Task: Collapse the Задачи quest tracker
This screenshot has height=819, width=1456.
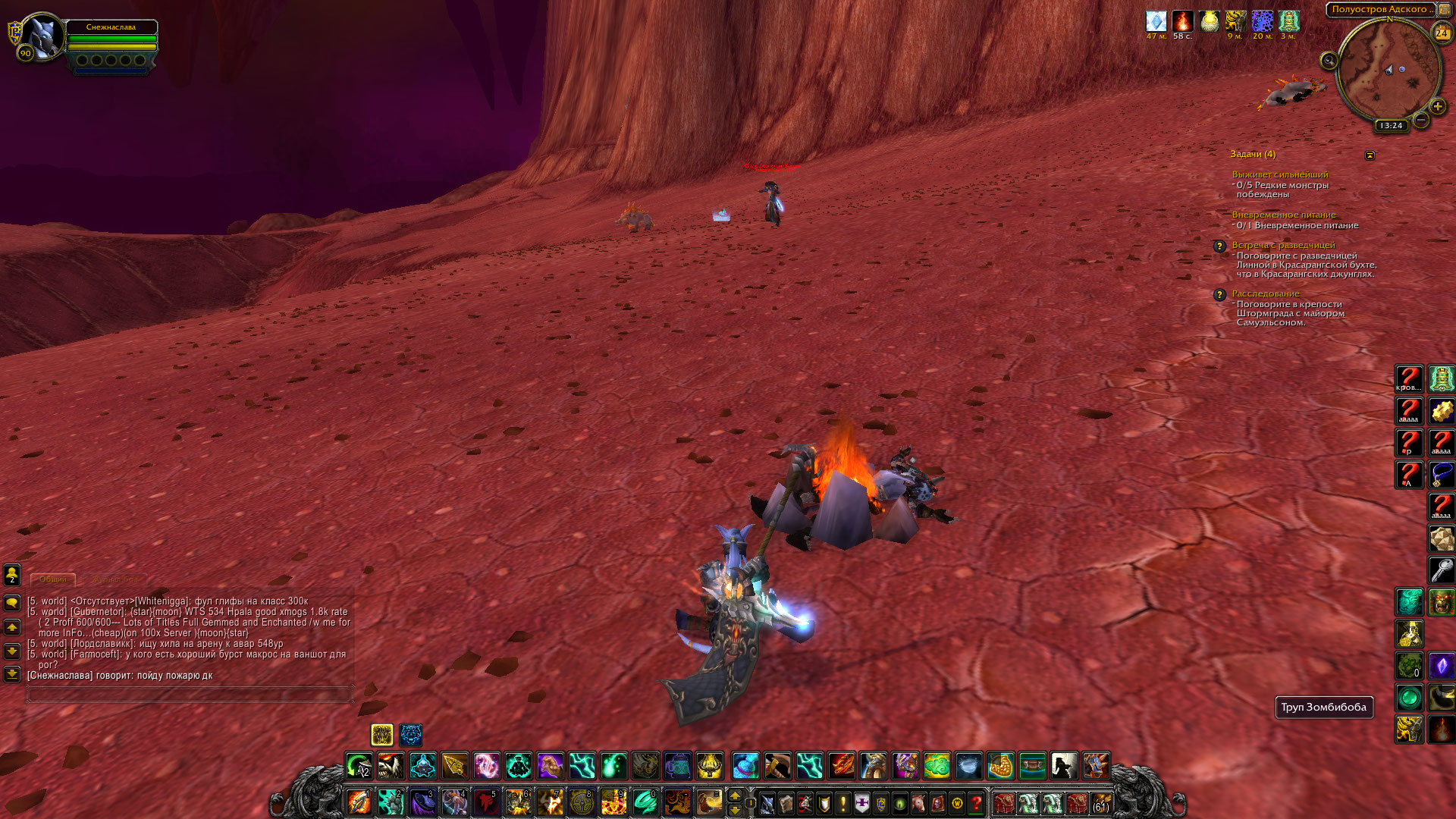Action: 1370,155
